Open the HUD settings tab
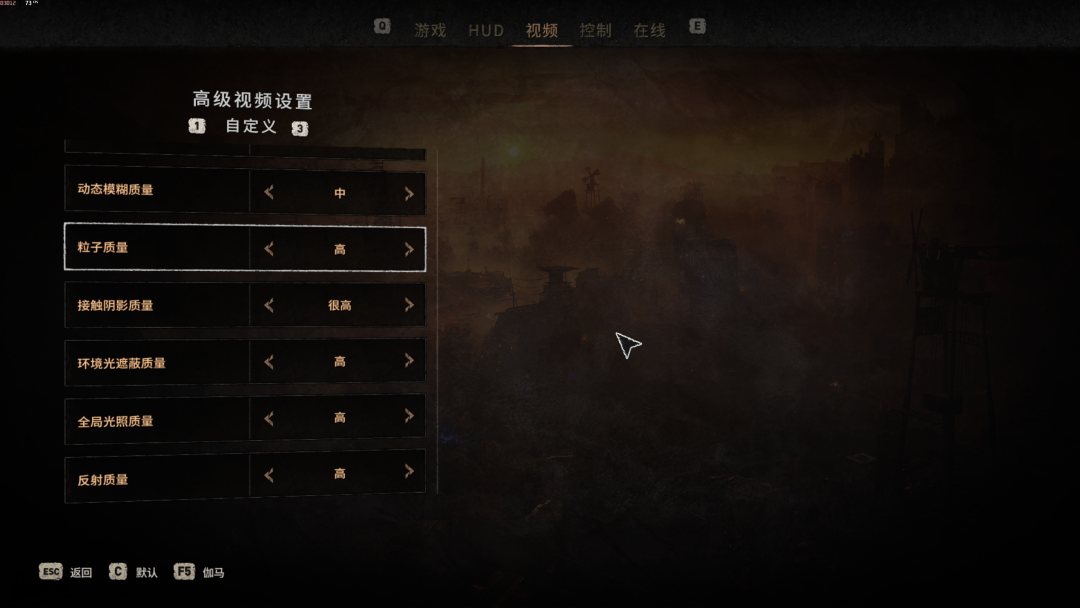The image size is (1080, 608). pyautogui.click(x=486, y=30)
